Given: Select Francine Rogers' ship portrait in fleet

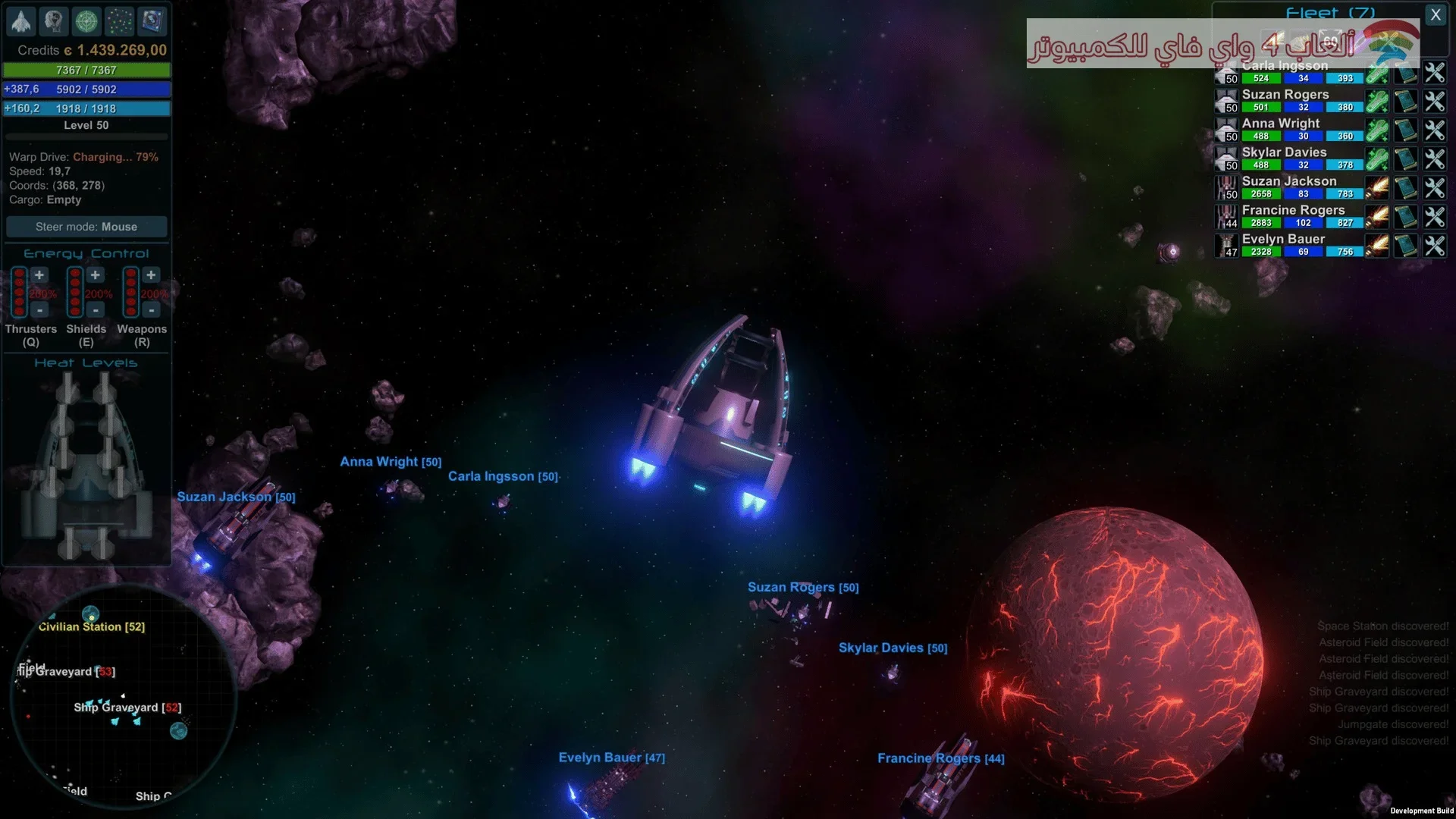Looking at the screenshot, I should 1226,217.
